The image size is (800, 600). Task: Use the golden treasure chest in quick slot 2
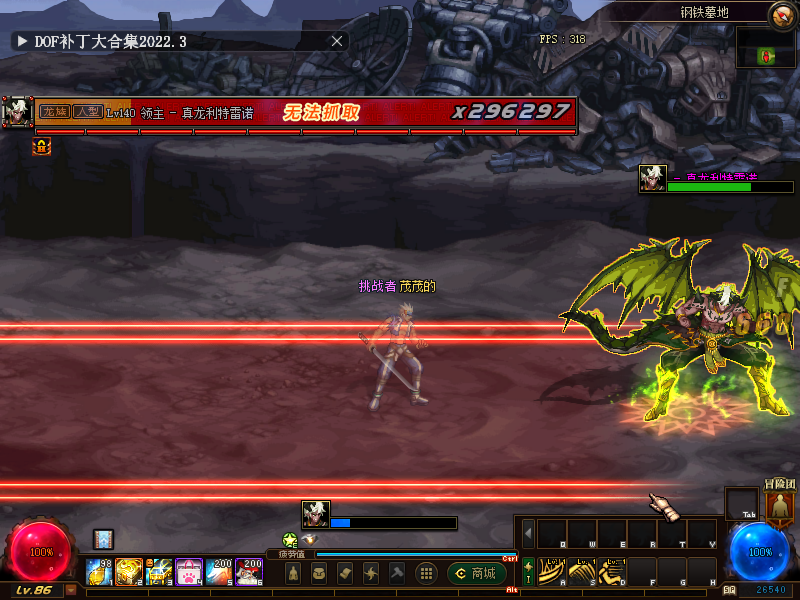(129, 572)
